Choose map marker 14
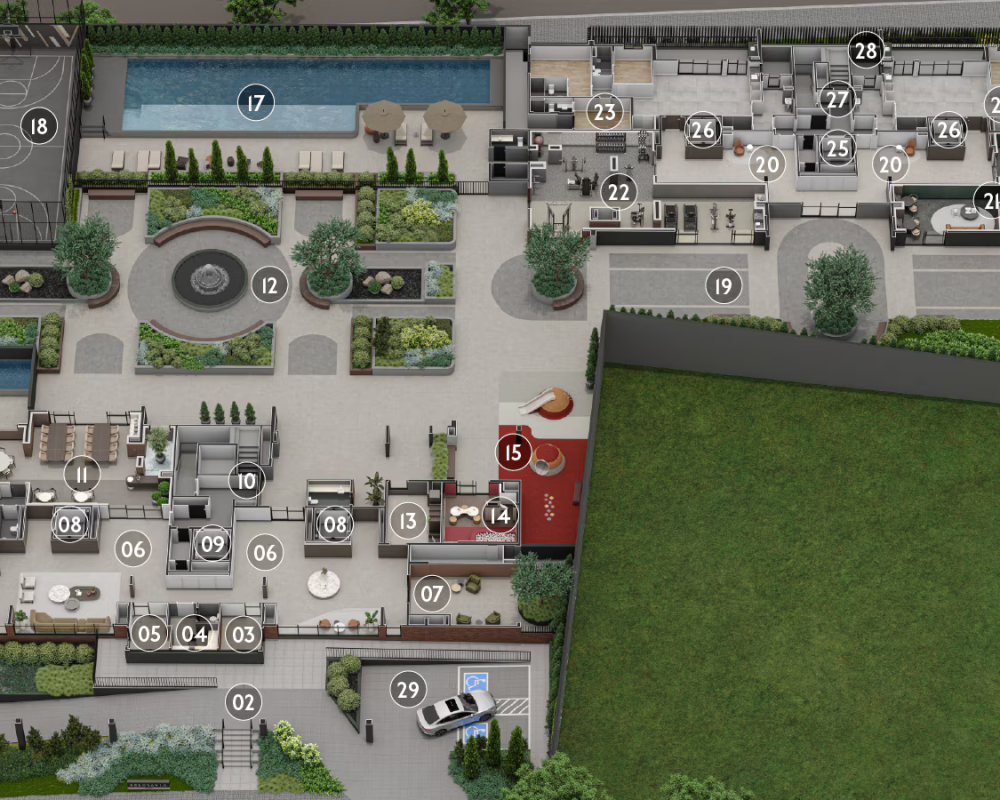This screenshot has height=800, width=1000. point(500,515)
